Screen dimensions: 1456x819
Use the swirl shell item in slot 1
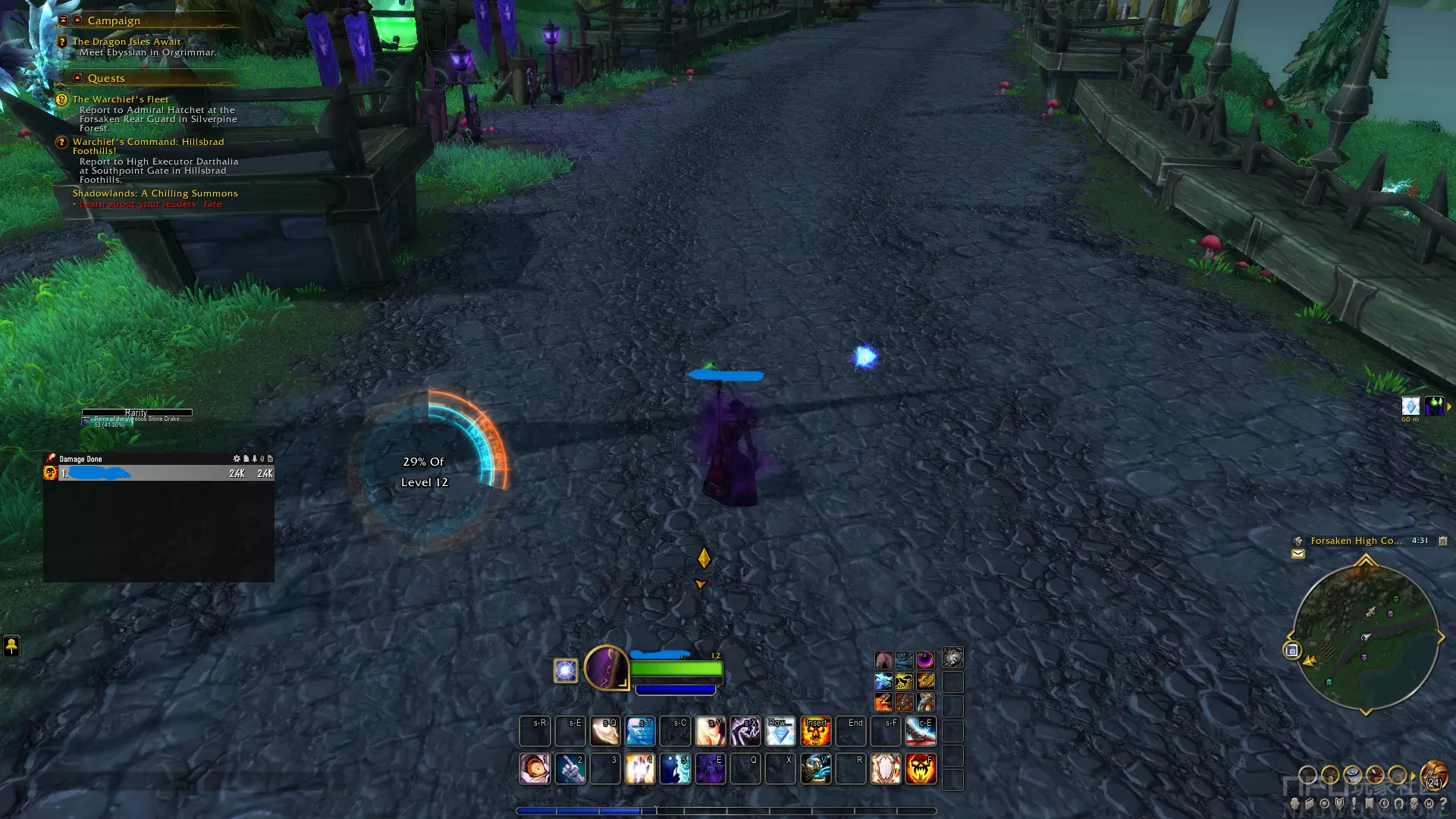(535, 768)
